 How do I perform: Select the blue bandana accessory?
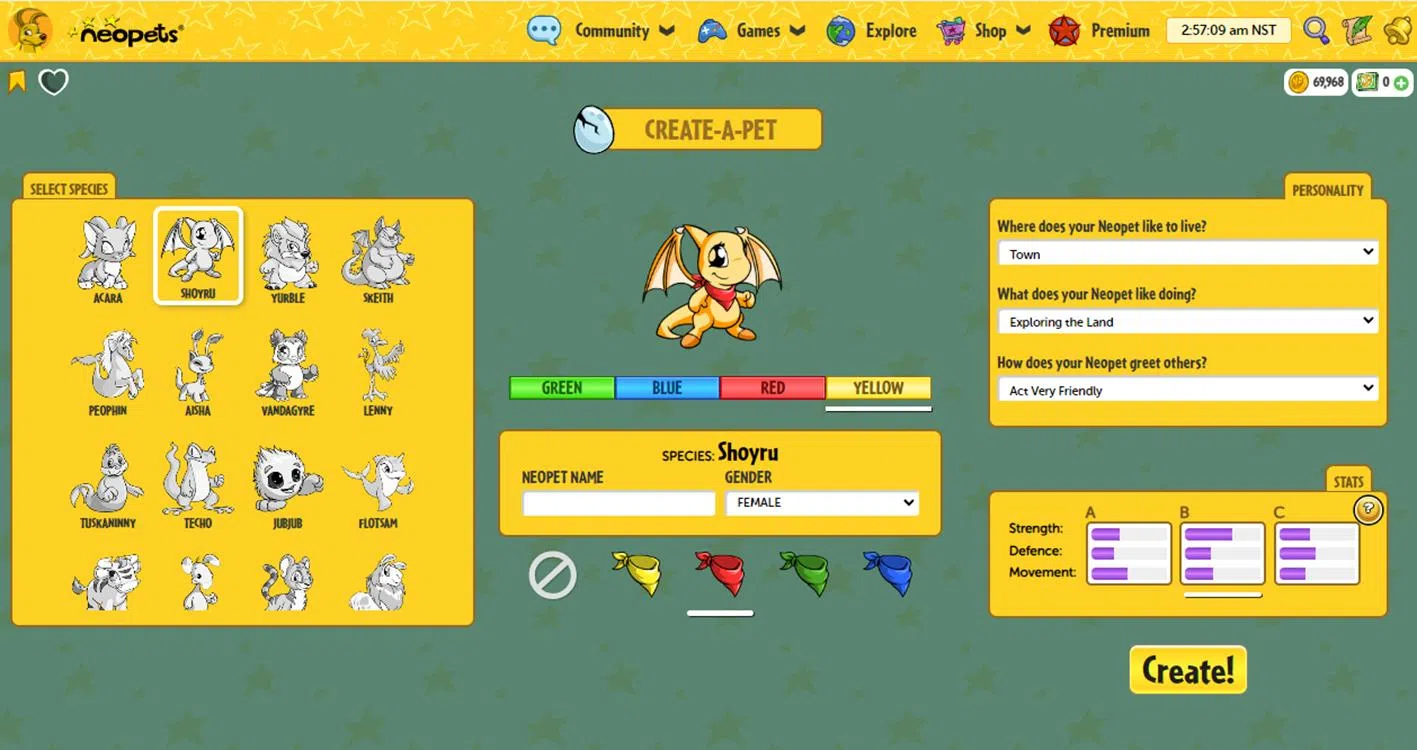(887, 574)
